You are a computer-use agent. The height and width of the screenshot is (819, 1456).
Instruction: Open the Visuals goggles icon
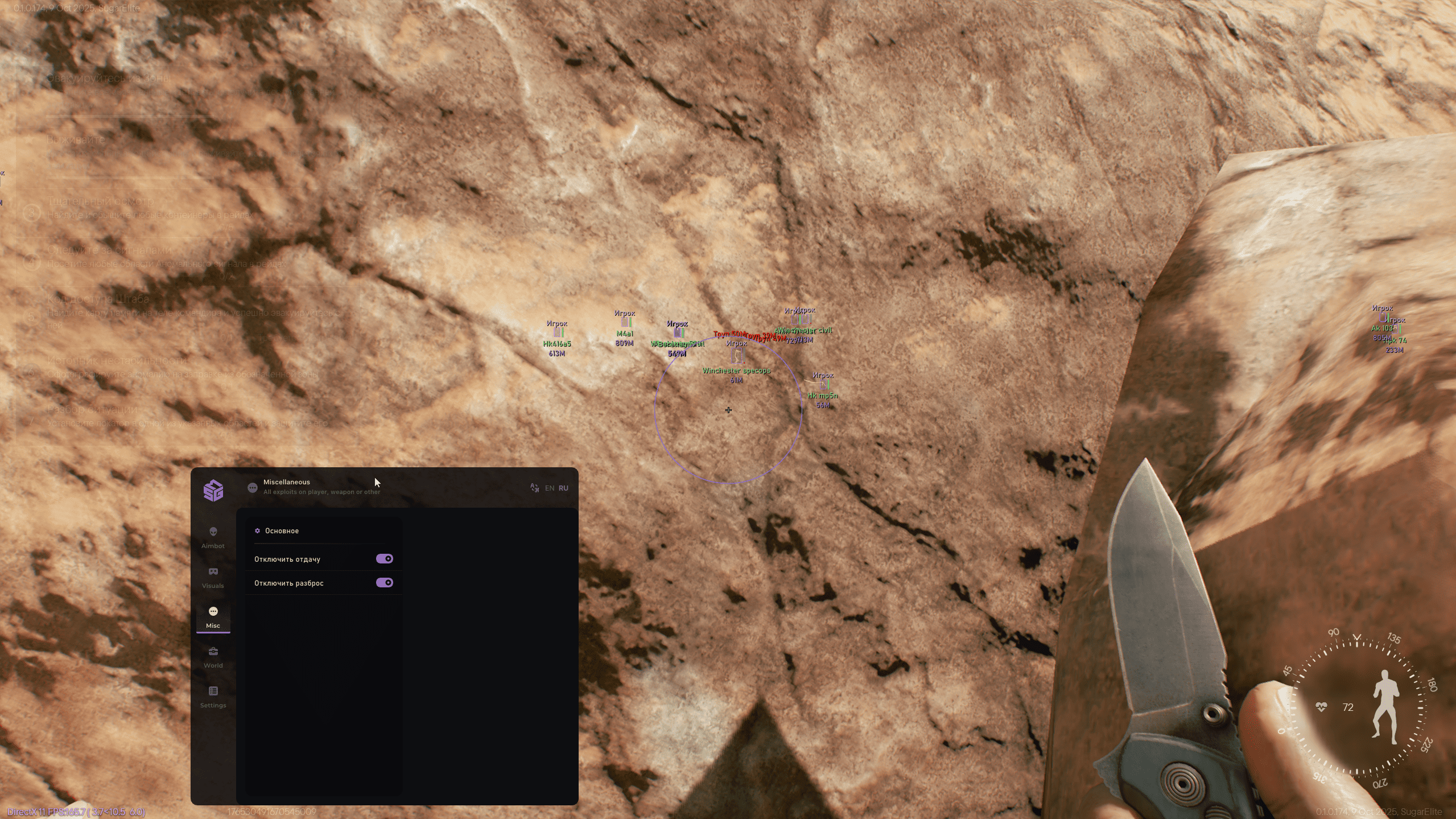pyautogui.click(x=213, y=571)
